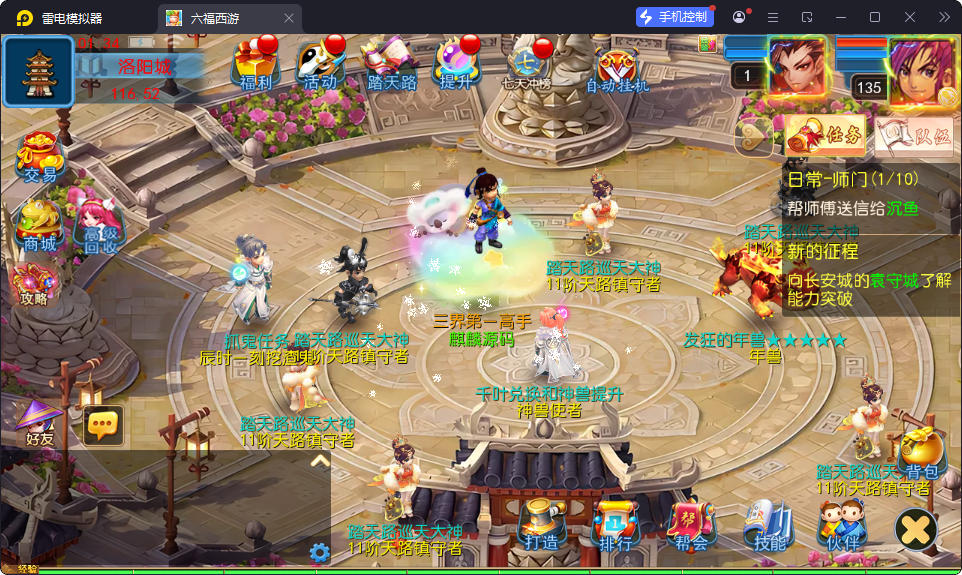Open the 帮会 guild menu

pos(691,525)
